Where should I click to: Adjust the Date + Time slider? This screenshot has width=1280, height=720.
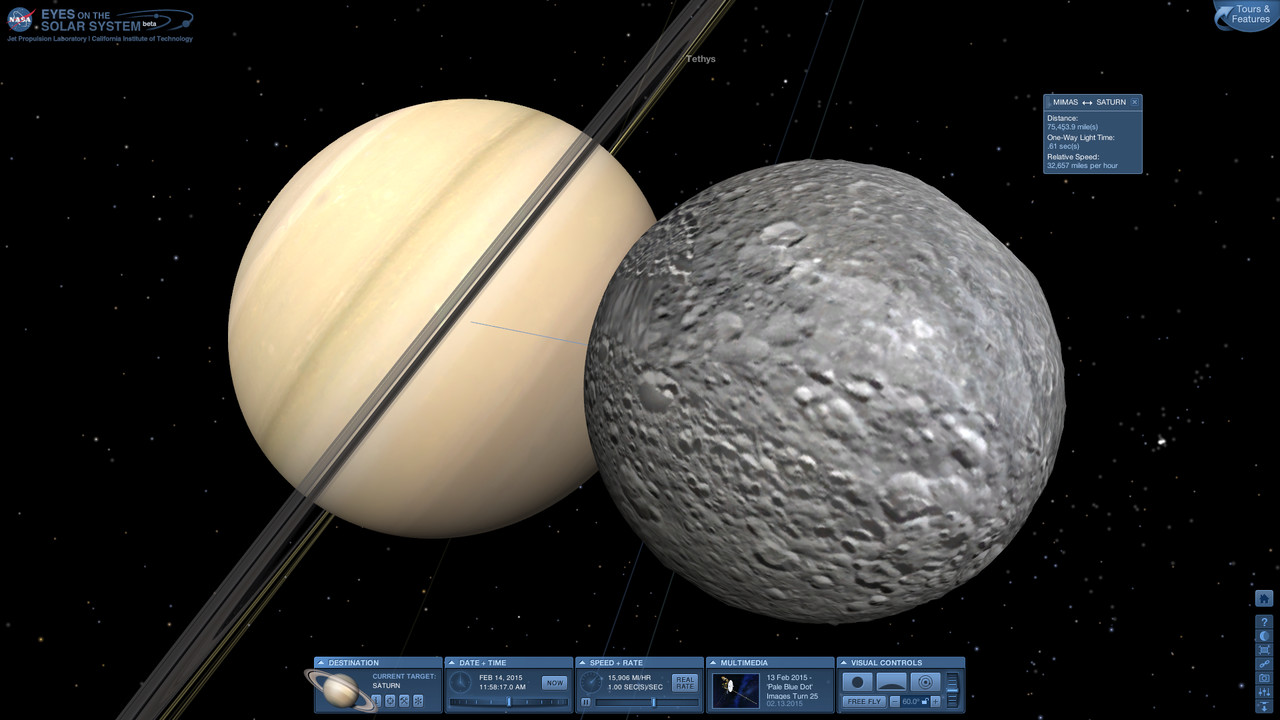tap(509, 702)
